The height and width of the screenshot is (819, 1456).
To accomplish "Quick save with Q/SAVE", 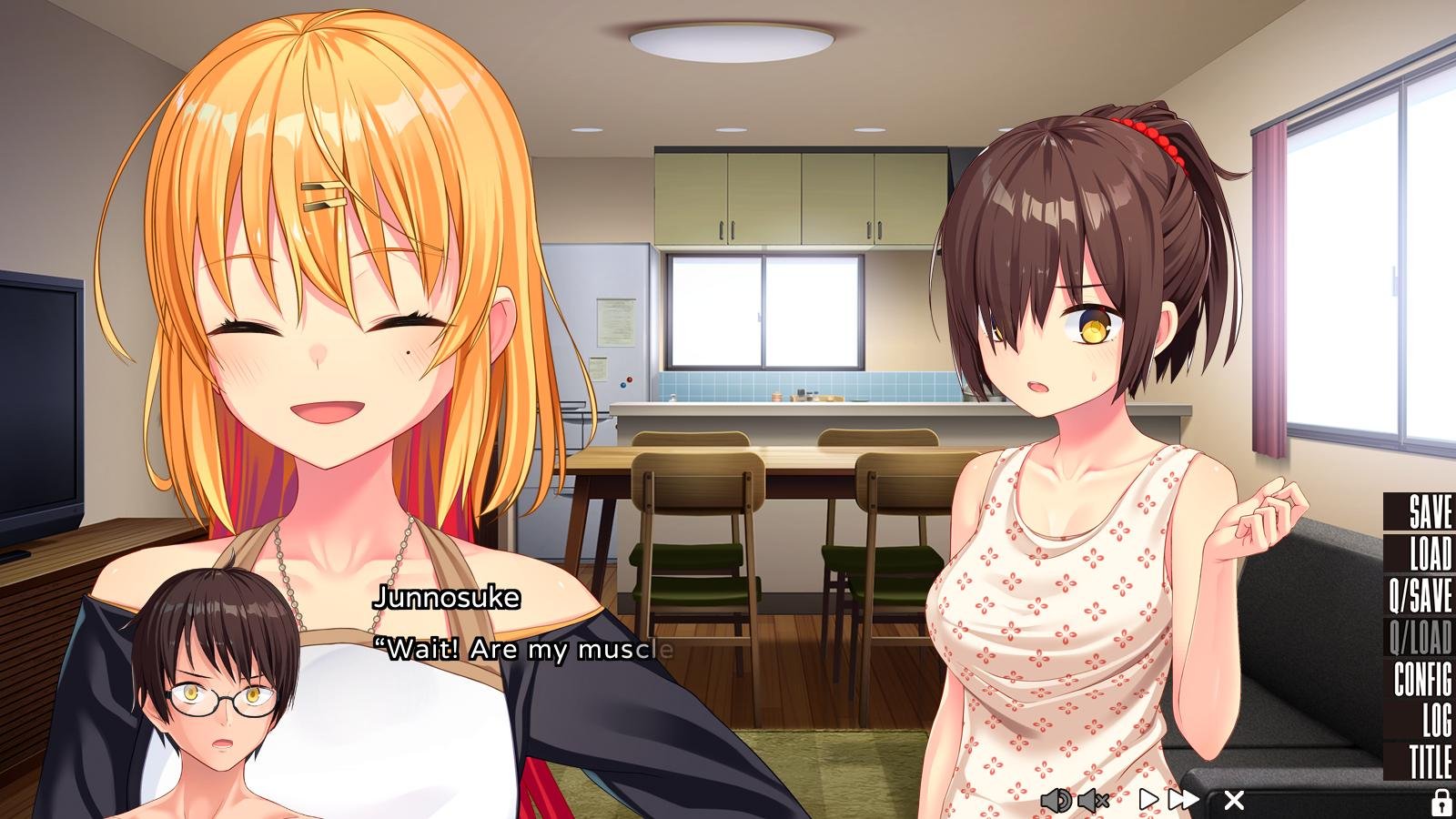I will (x=1420, y=595).
